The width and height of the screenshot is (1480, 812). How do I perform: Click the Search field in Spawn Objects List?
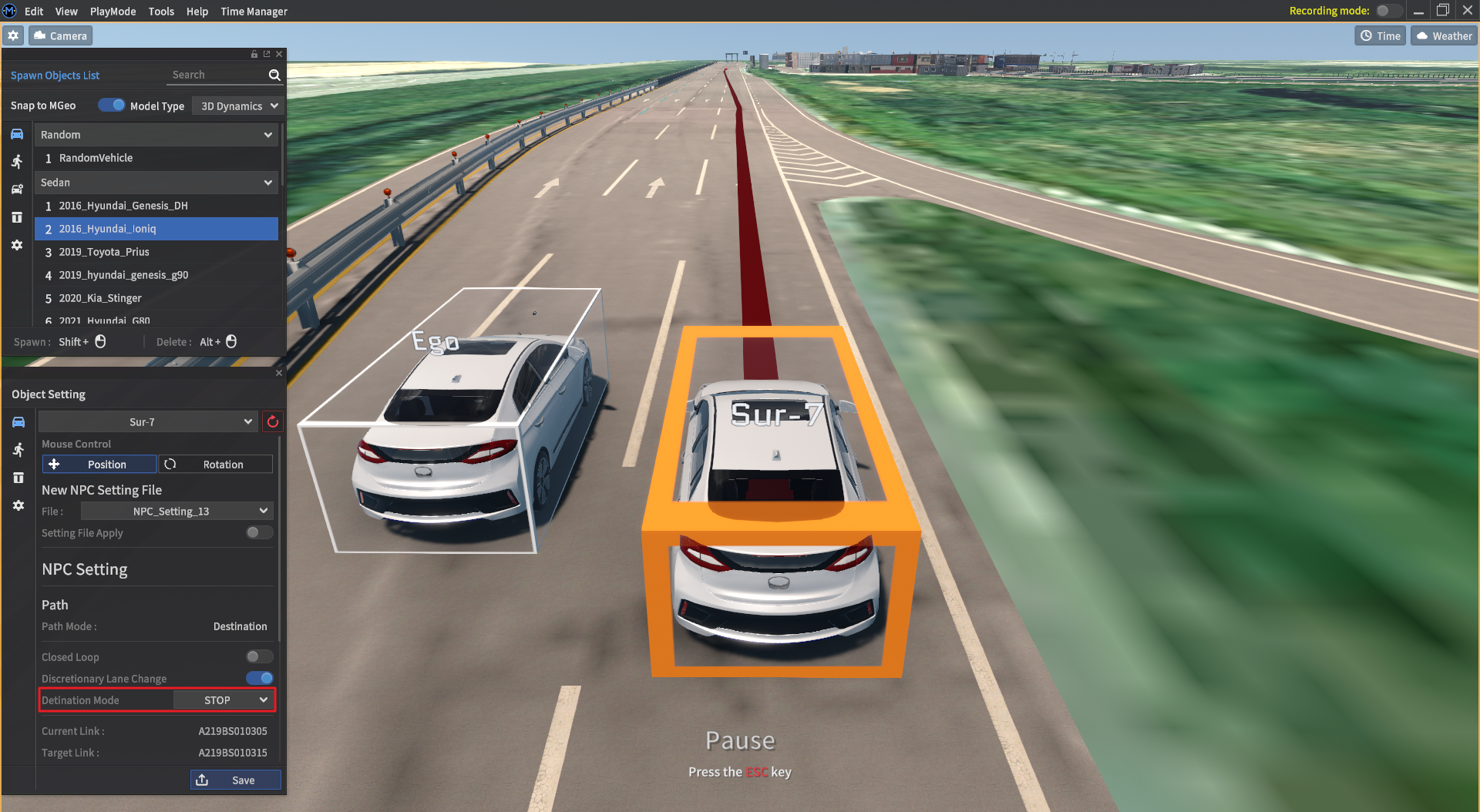[x=217, y=75]
